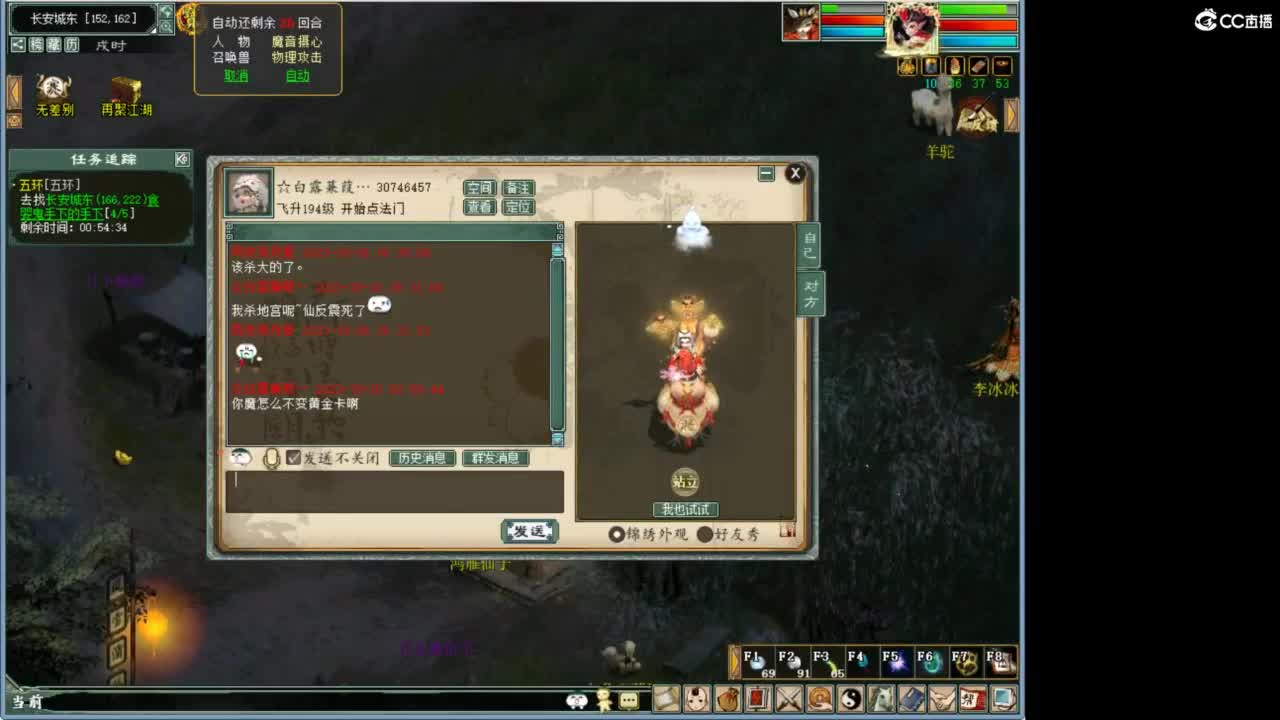Open the emoji face icon in chat window

pyautogui.click(x=239, y=456)
